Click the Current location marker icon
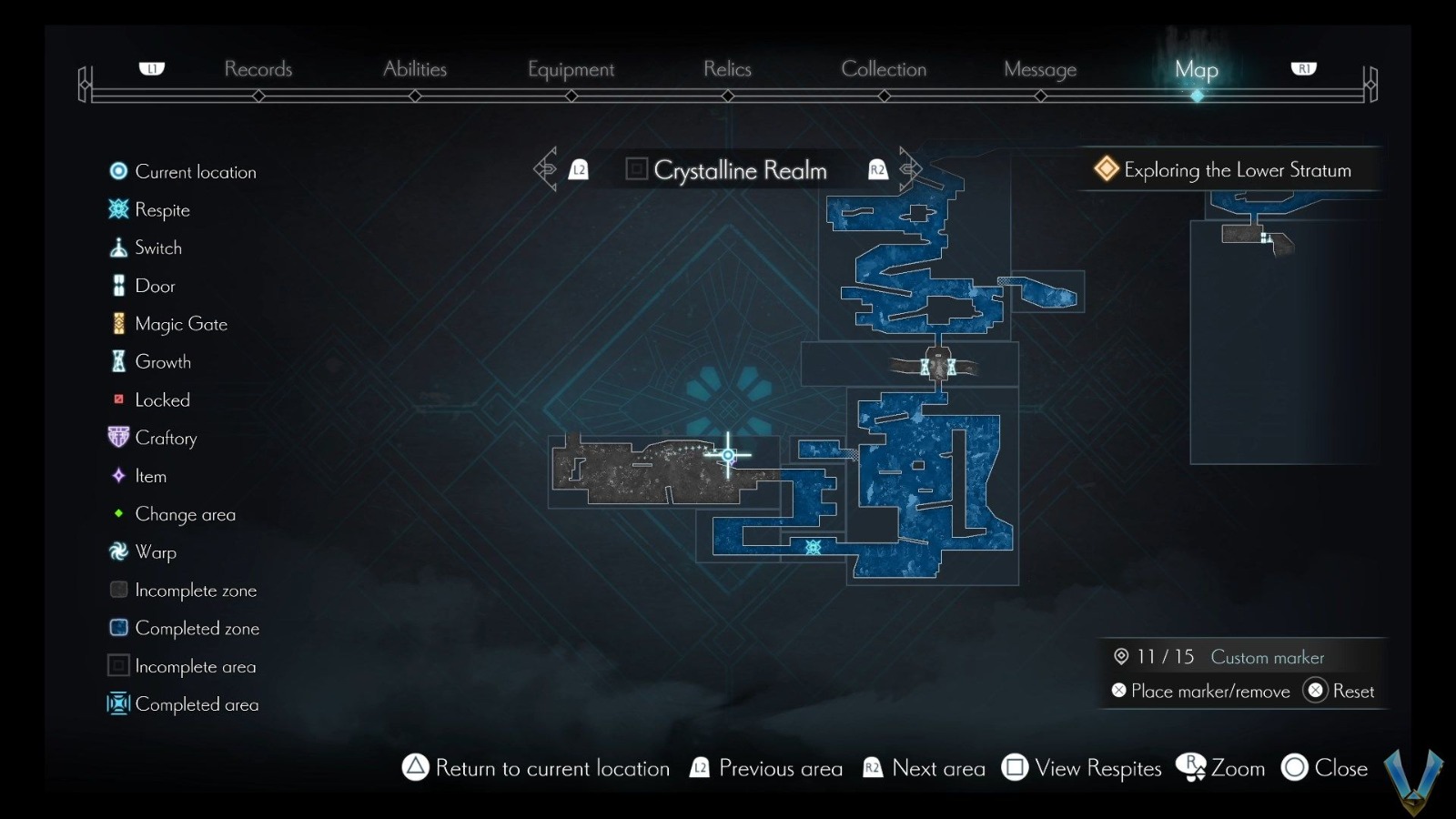Image resolution: width=1456 pixels, height=819 pixels. point(117,171)
